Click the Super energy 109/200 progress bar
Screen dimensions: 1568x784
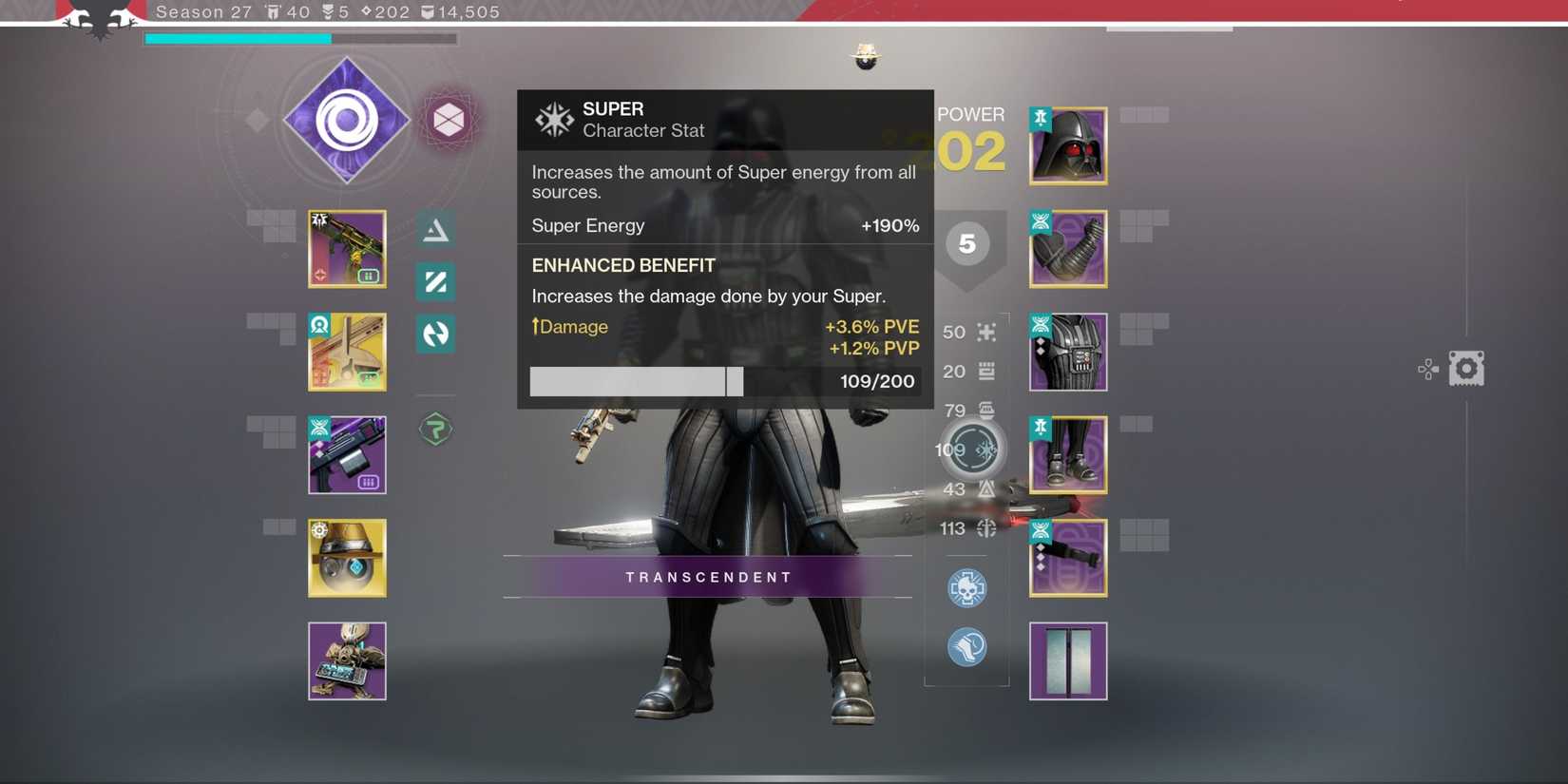point(637,381)
